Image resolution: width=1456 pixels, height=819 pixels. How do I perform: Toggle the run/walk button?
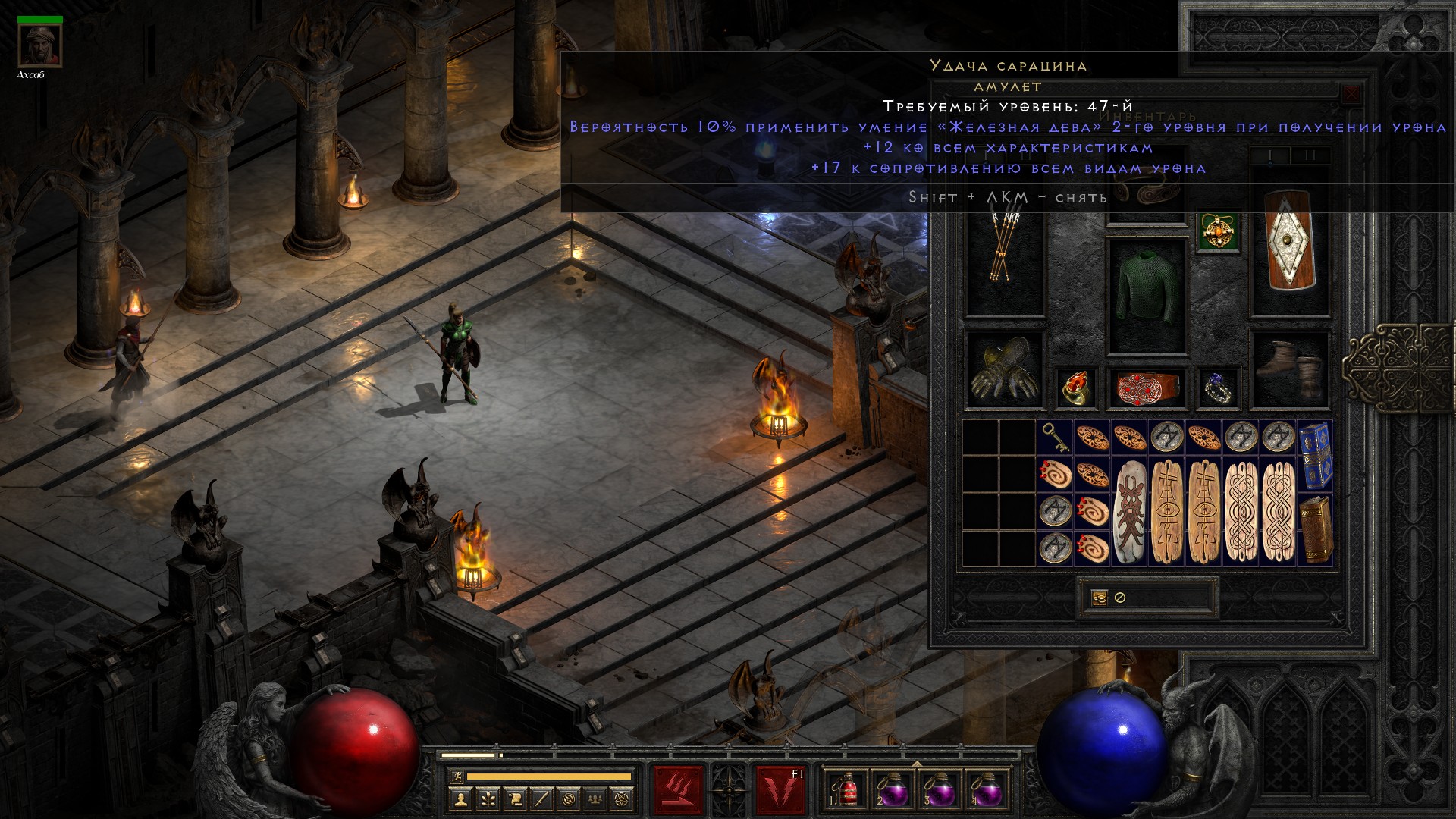455,777
